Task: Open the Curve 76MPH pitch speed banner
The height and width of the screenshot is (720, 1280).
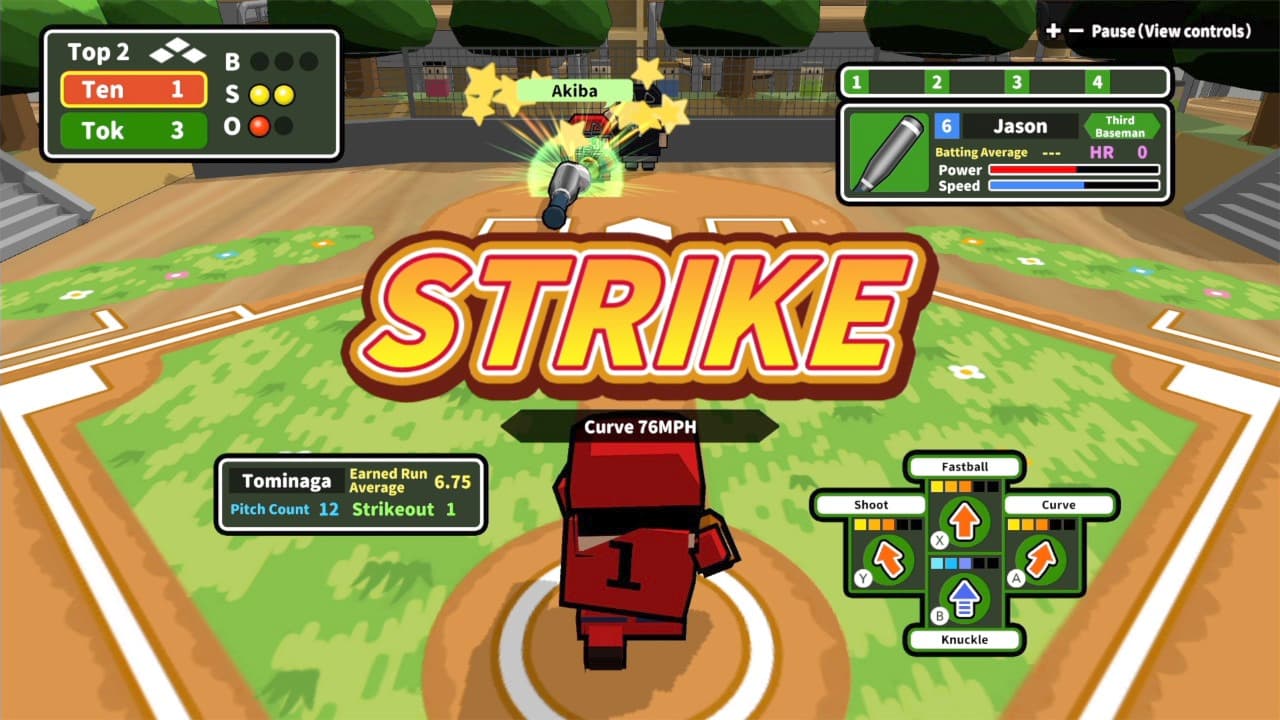Action: [x=641, y=424]
